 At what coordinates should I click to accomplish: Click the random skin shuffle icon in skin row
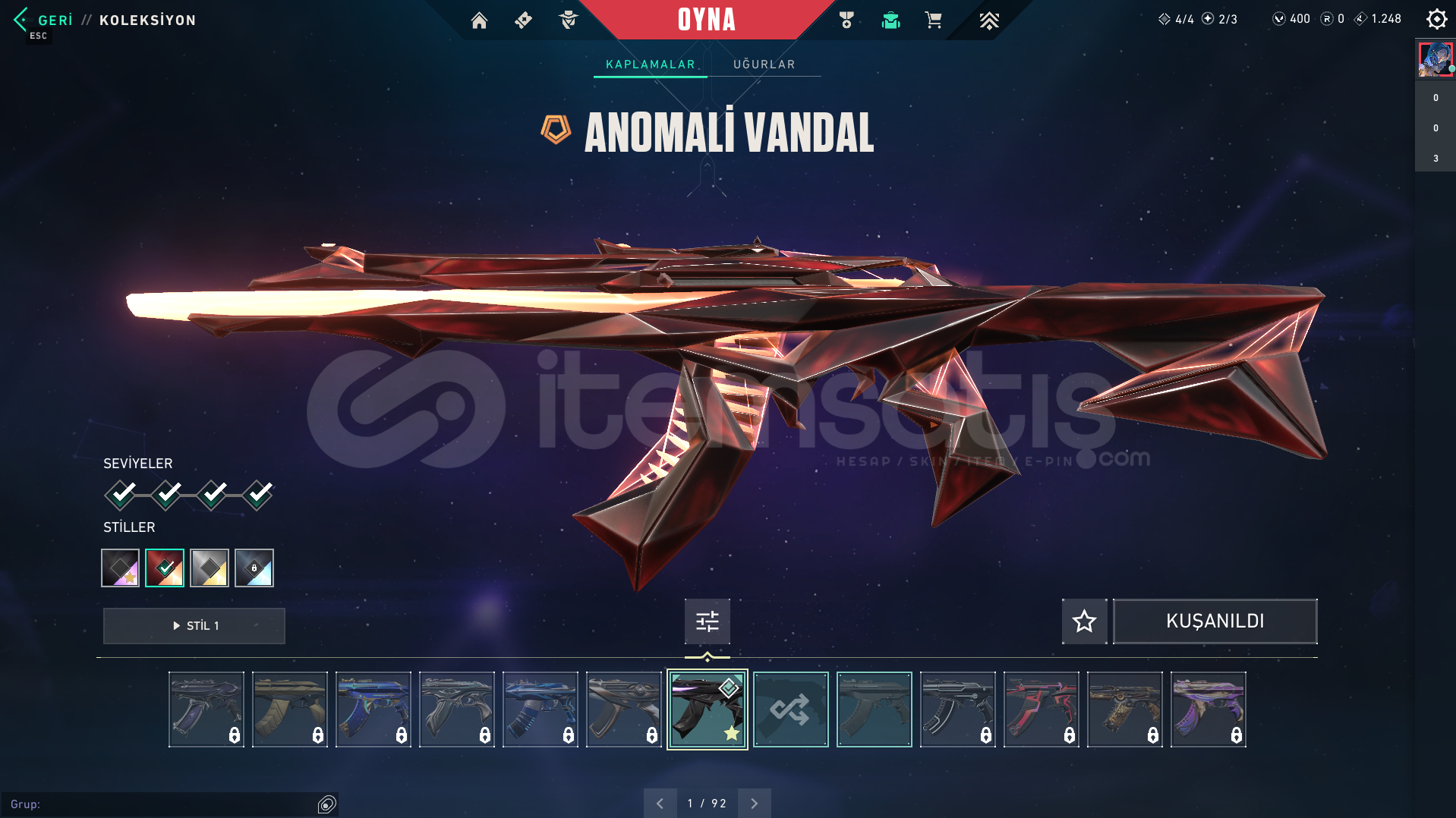click(790, 709)
